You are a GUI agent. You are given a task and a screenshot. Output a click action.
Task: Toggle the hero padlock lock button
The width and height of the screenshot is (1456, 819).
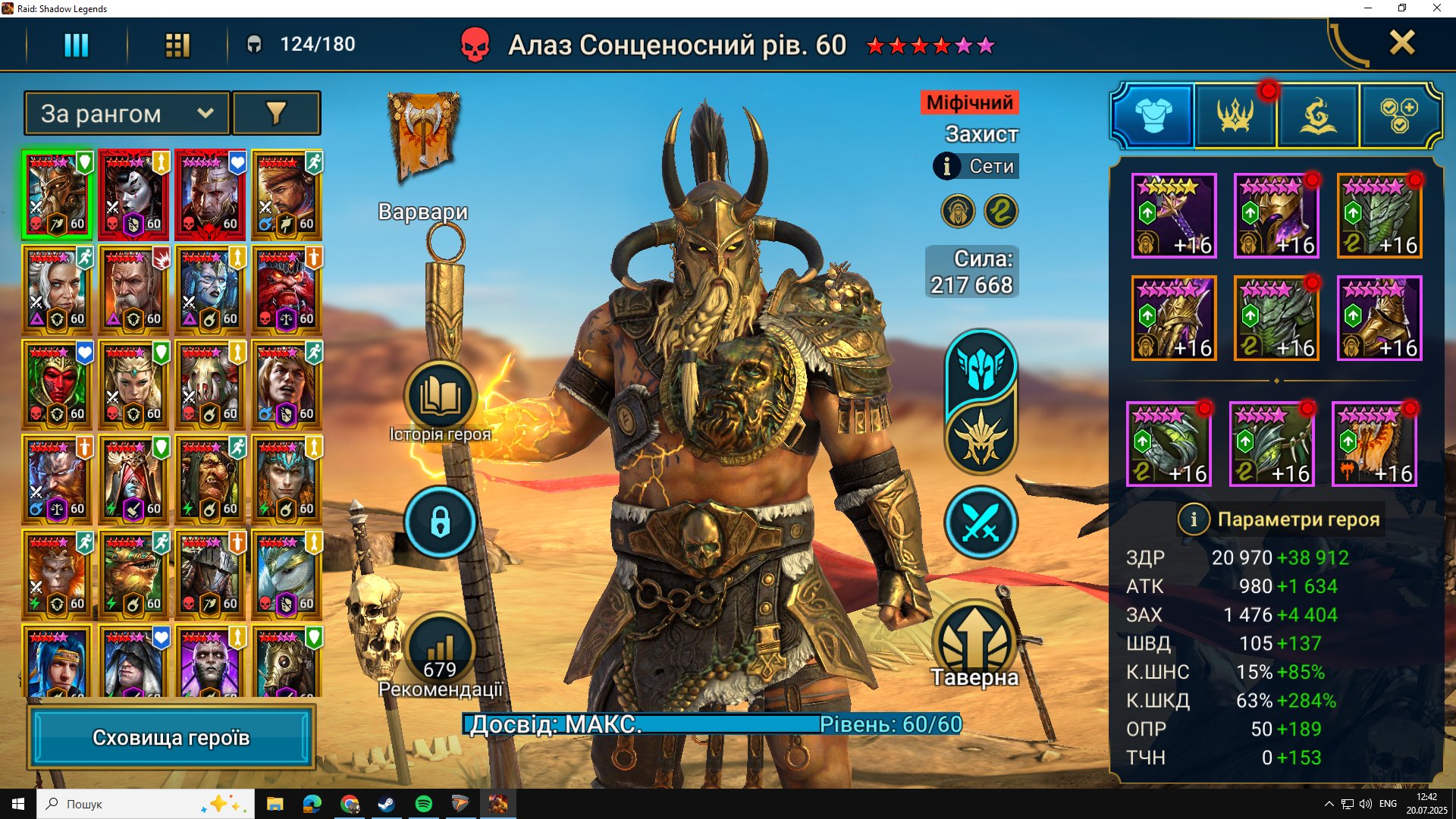440,522
